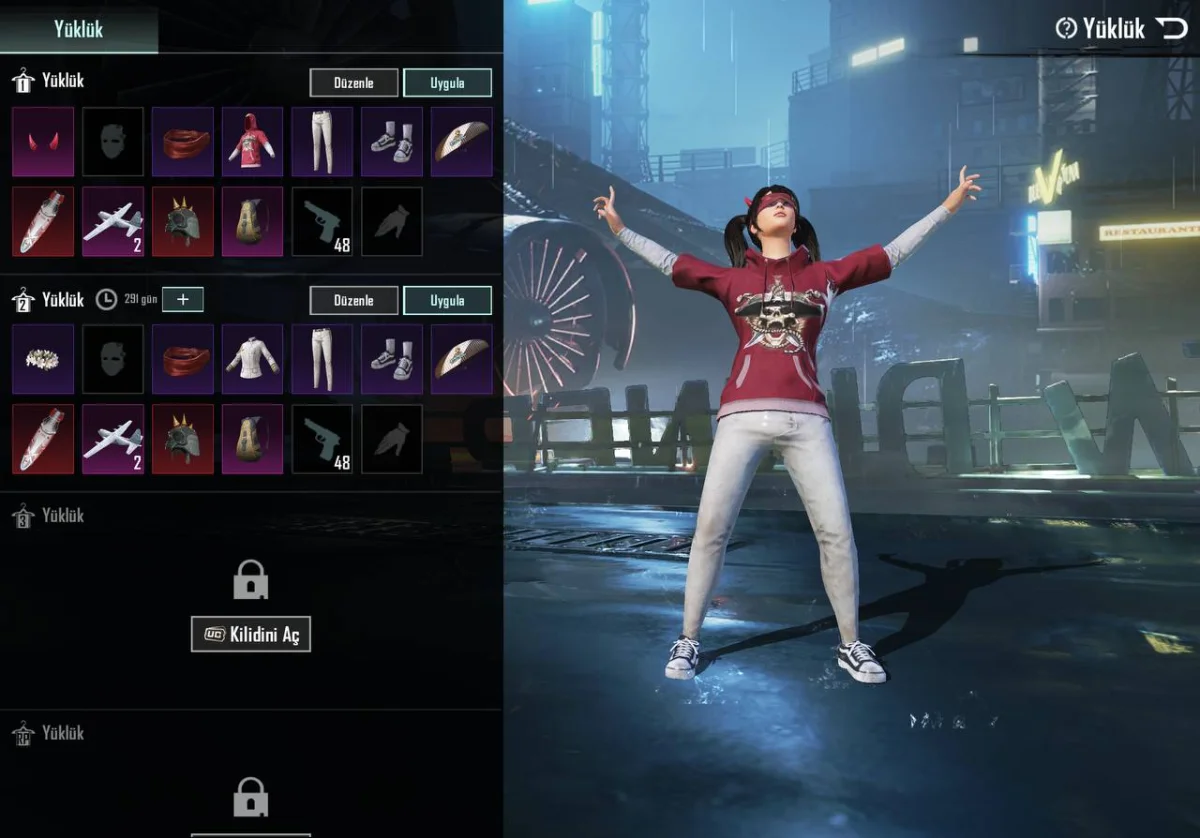Unlock loadout 3 with Kilidini Aç
The height and width of the screenshot is (838, 1200).
[251, 634]
